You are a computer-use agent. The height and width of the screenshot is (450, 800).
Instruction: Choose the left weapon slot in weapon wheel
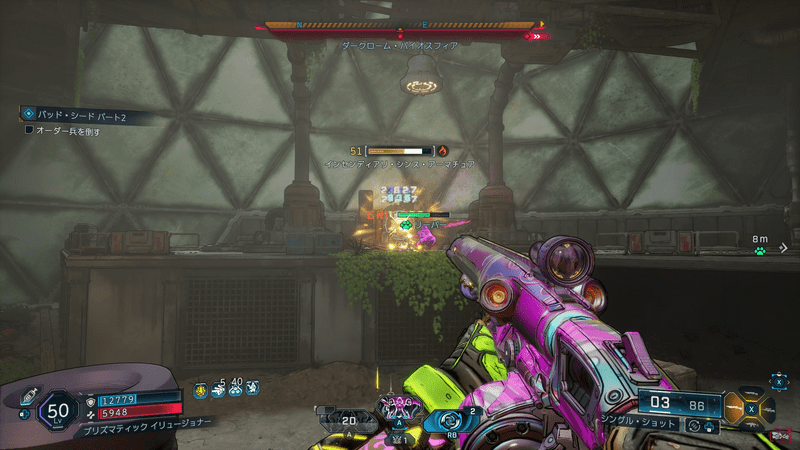point(736,407)
